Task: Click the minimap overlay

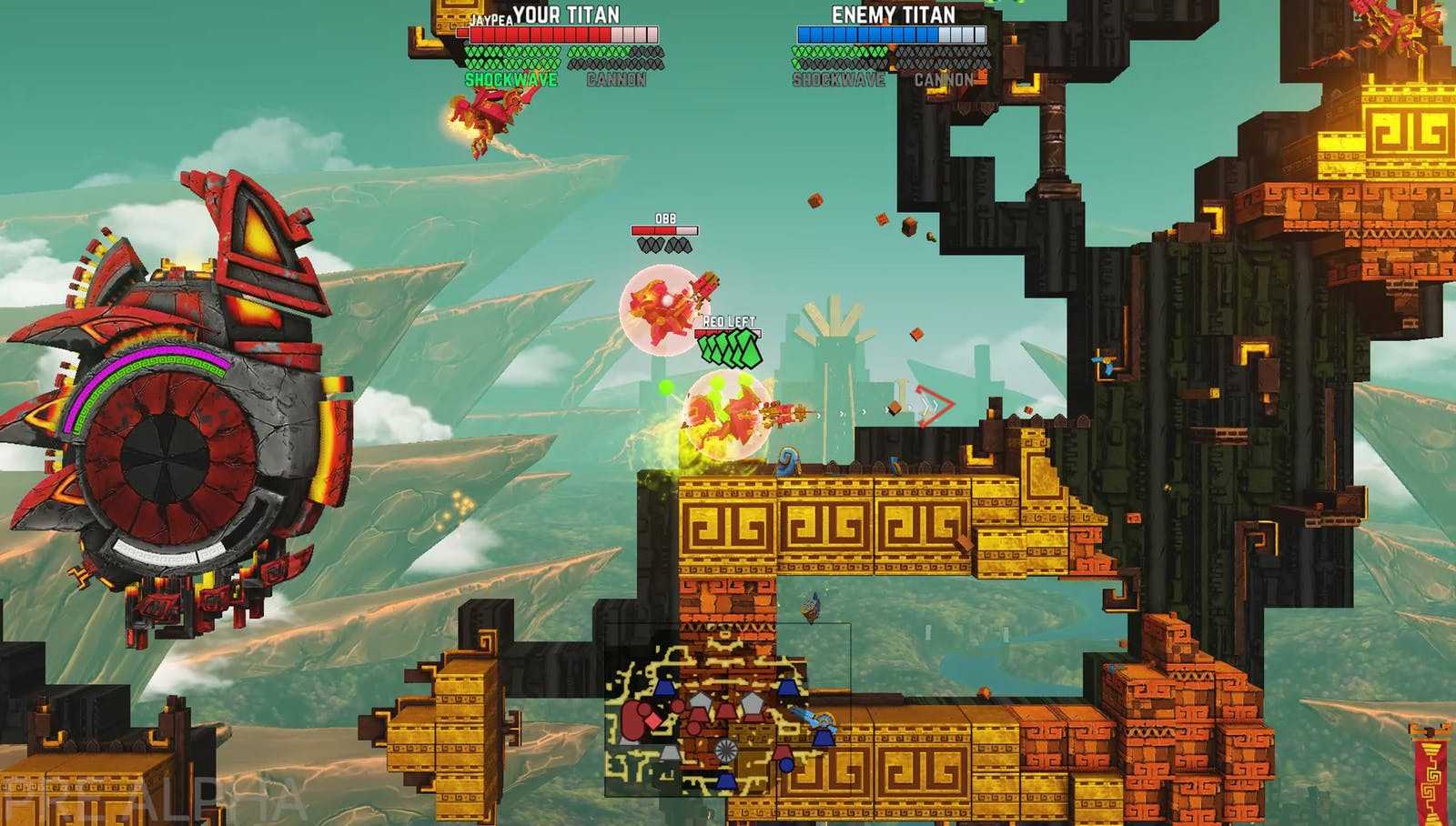Action: coord(727,710)
